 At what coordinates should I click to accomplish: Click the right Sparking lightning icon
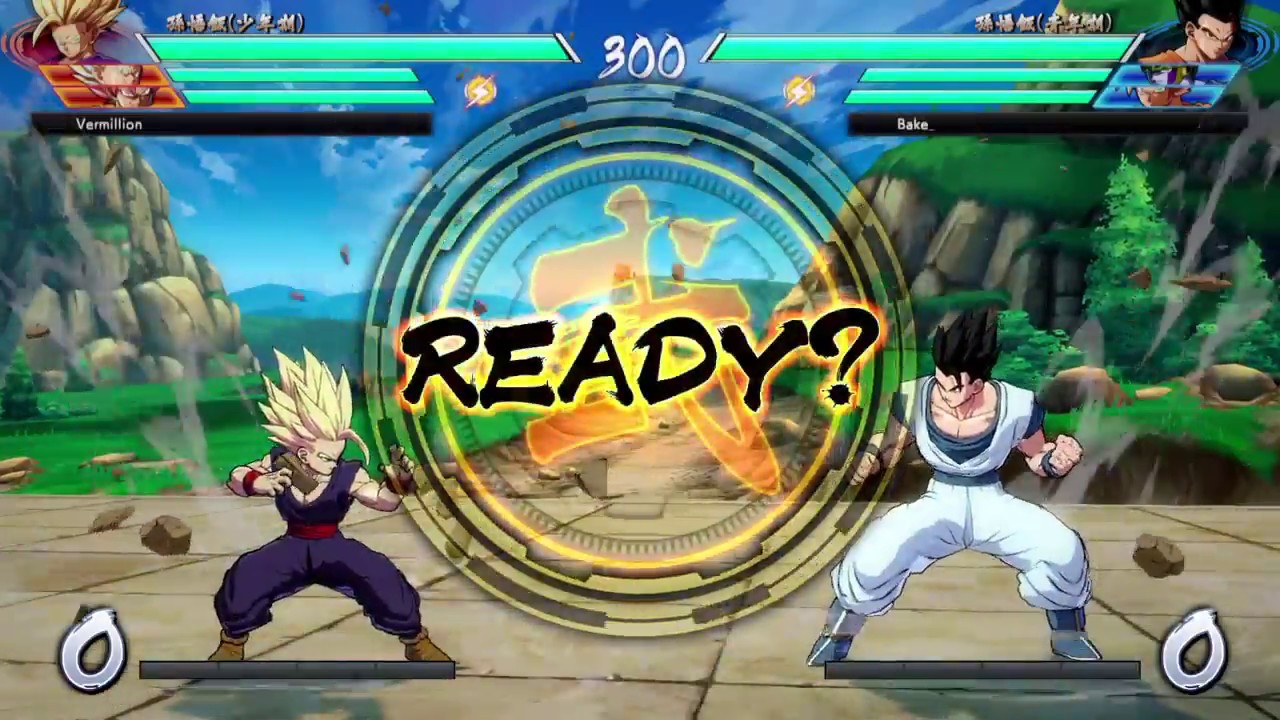tap(799, 90)
